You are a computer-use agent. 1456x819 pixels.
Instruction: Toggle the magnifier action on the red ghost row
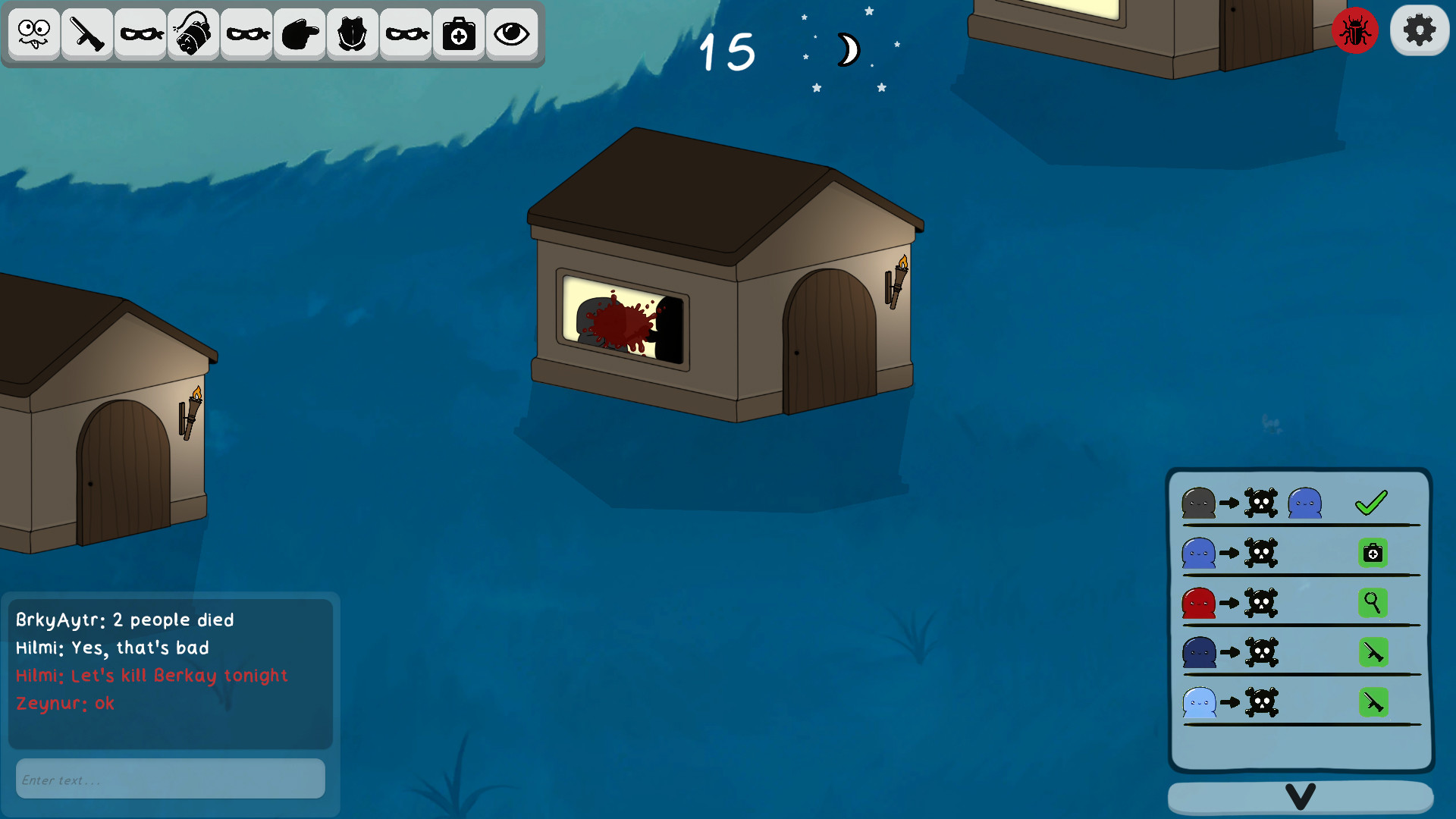click(1373, 603)
